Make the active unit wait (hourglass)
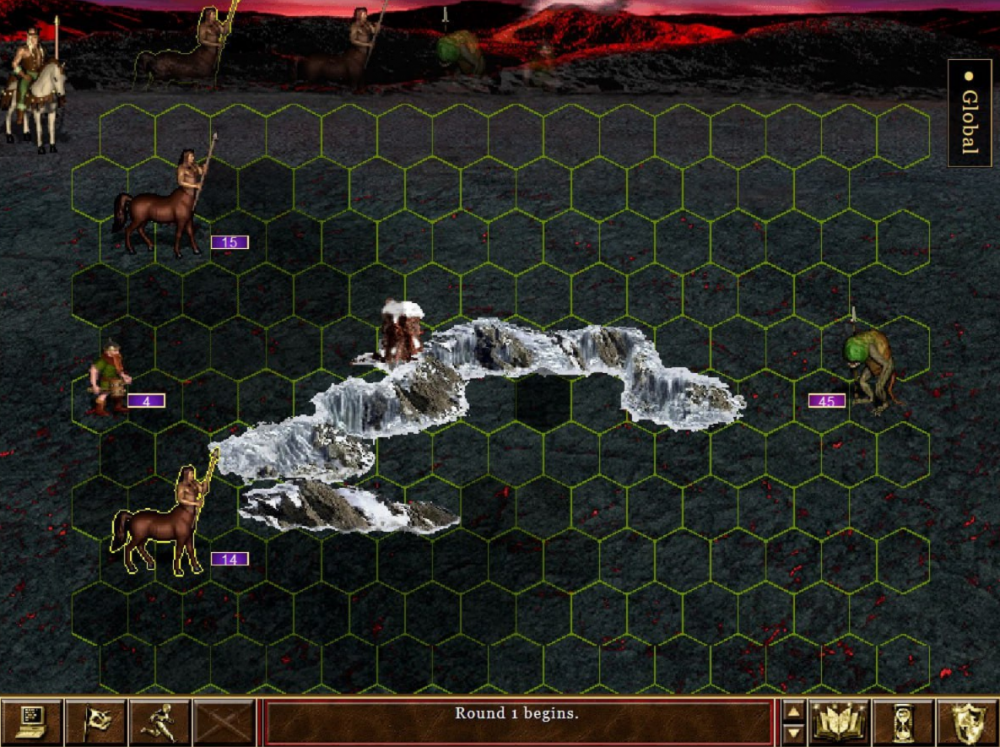Screen dimensions: 1000x747 point(903,721)
